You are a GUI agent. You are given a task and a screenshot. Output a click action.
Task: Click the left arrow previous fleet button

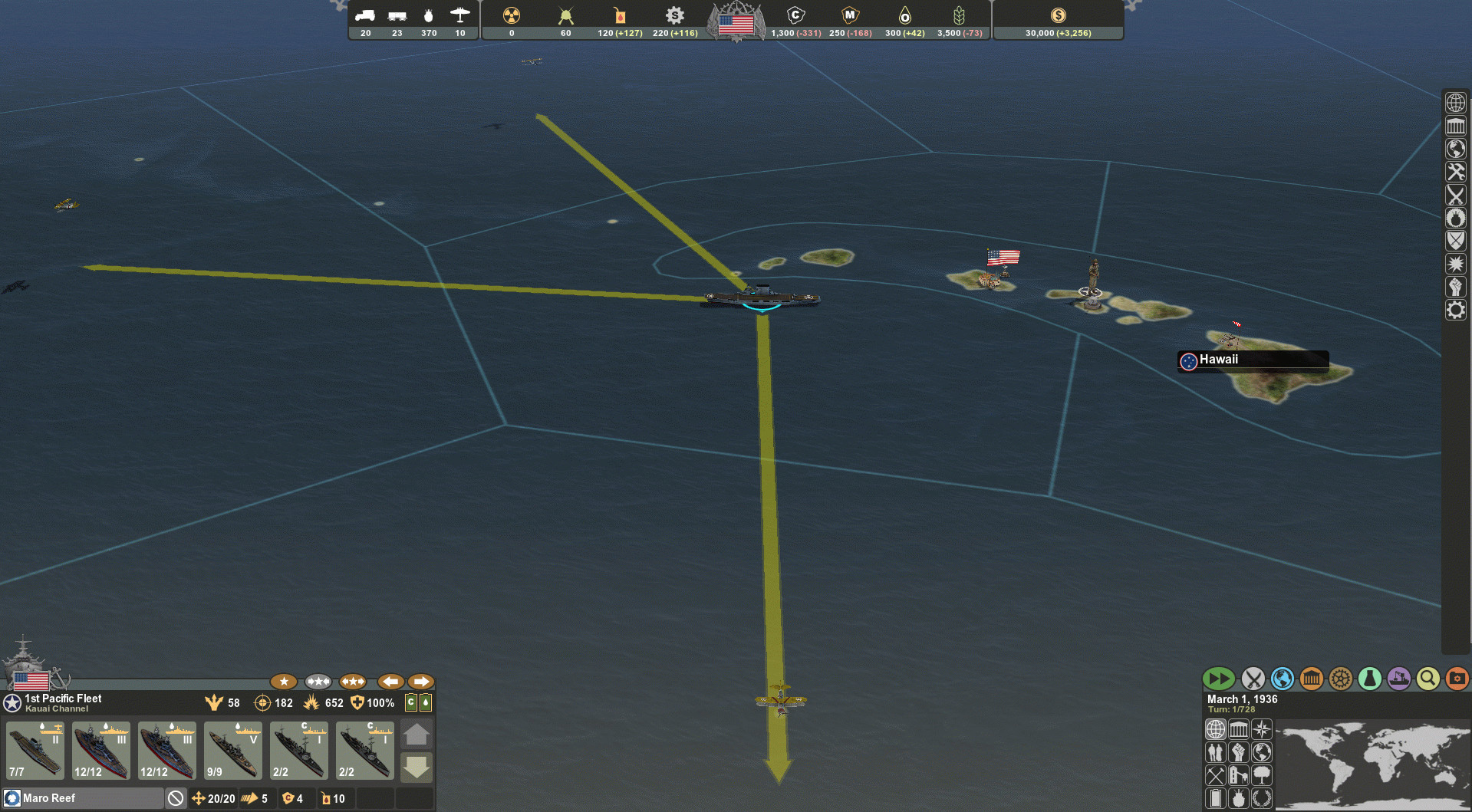click(x=390, y=681)
